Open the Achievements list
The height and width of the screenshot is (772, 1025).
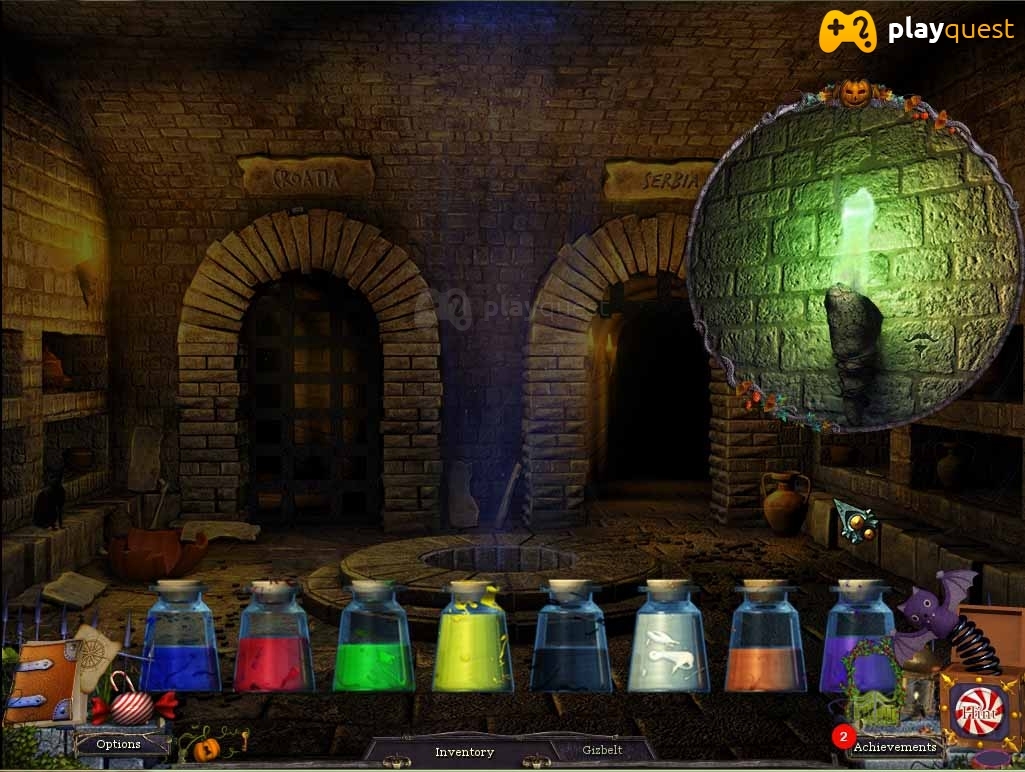(x=894, y=746)
